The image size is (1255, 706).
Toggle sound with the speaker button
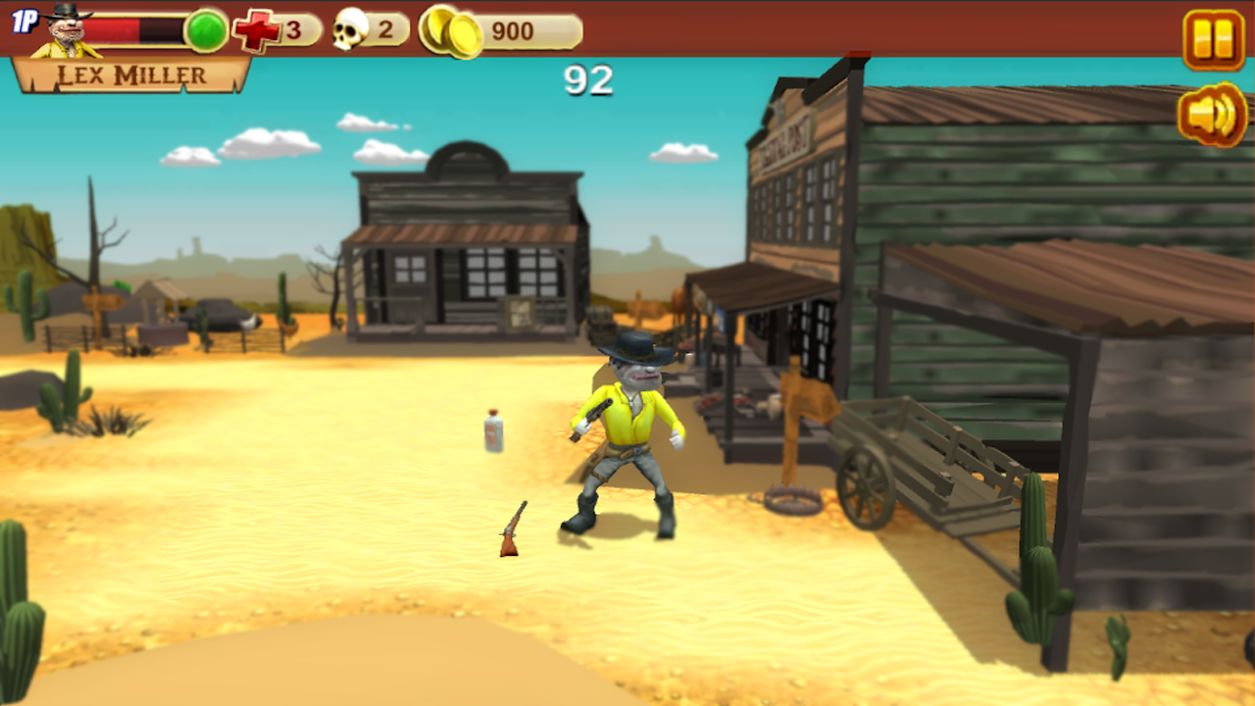click(x=1212, y=116)
